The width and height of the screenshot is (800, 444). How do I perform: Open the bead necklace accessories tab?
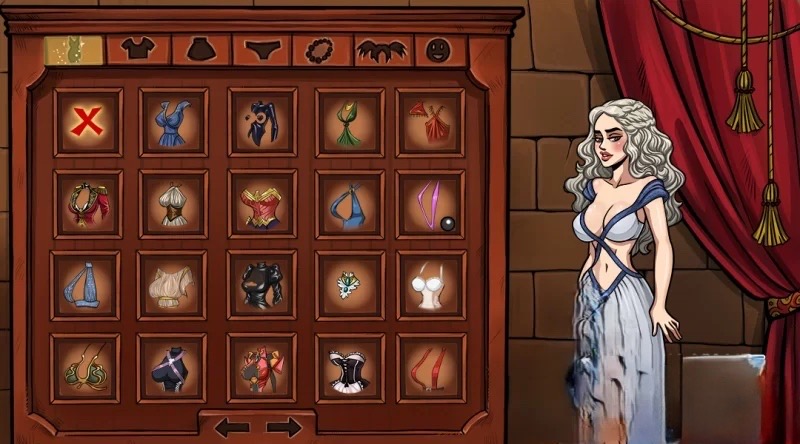point(322,48)
